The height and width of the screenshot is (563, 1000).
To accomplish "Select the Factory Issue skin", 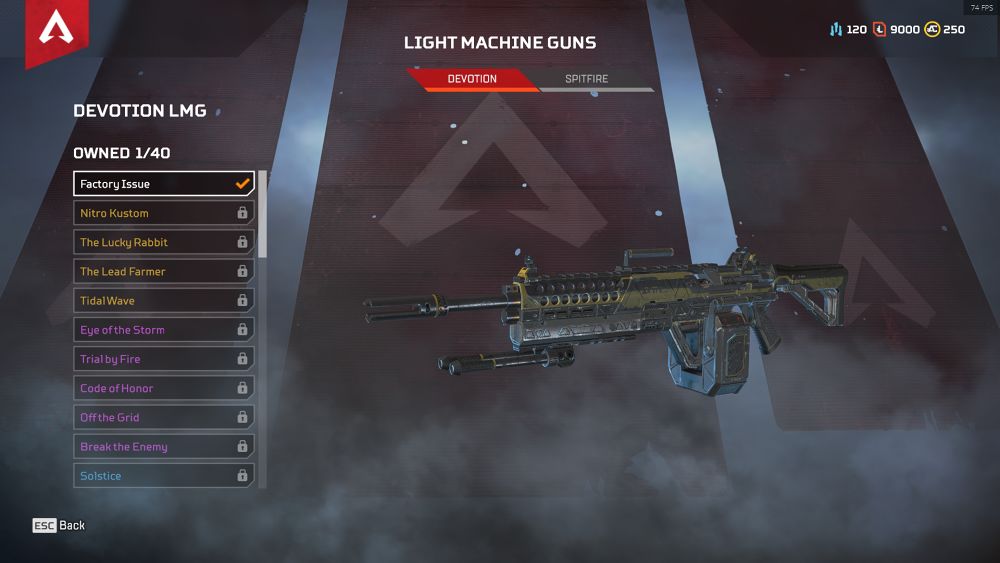I will pos(164,184).
